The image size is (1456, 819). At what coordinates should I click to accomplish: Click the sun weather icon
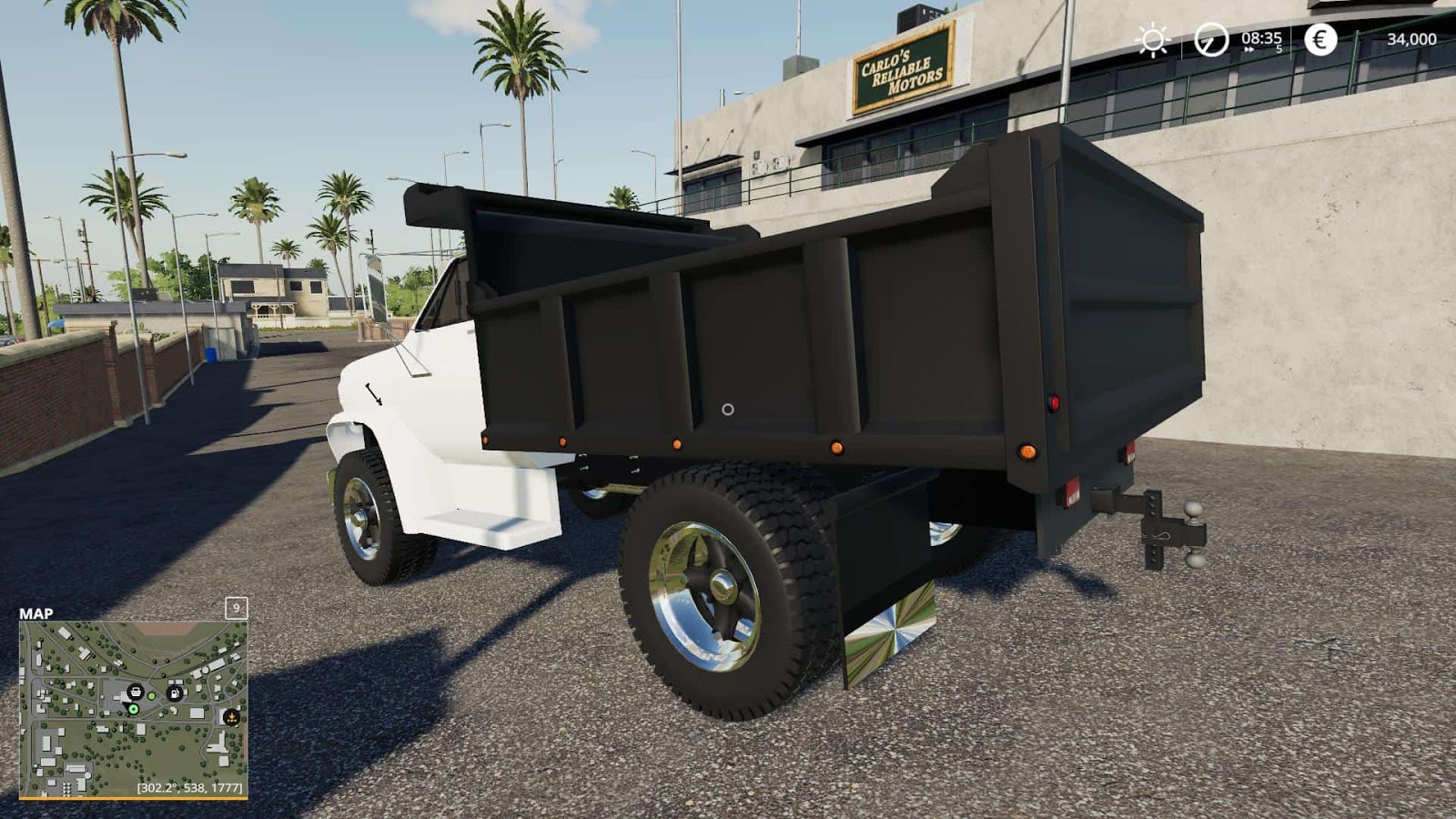coord(1153,39)
